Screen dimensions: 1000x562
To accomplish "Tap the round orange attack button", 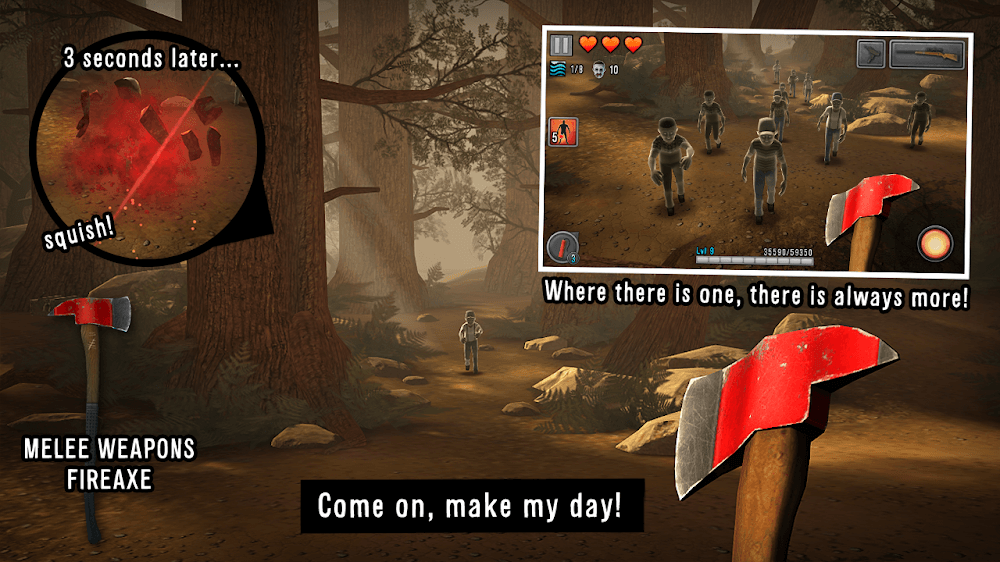I will [x=936, y=244].
